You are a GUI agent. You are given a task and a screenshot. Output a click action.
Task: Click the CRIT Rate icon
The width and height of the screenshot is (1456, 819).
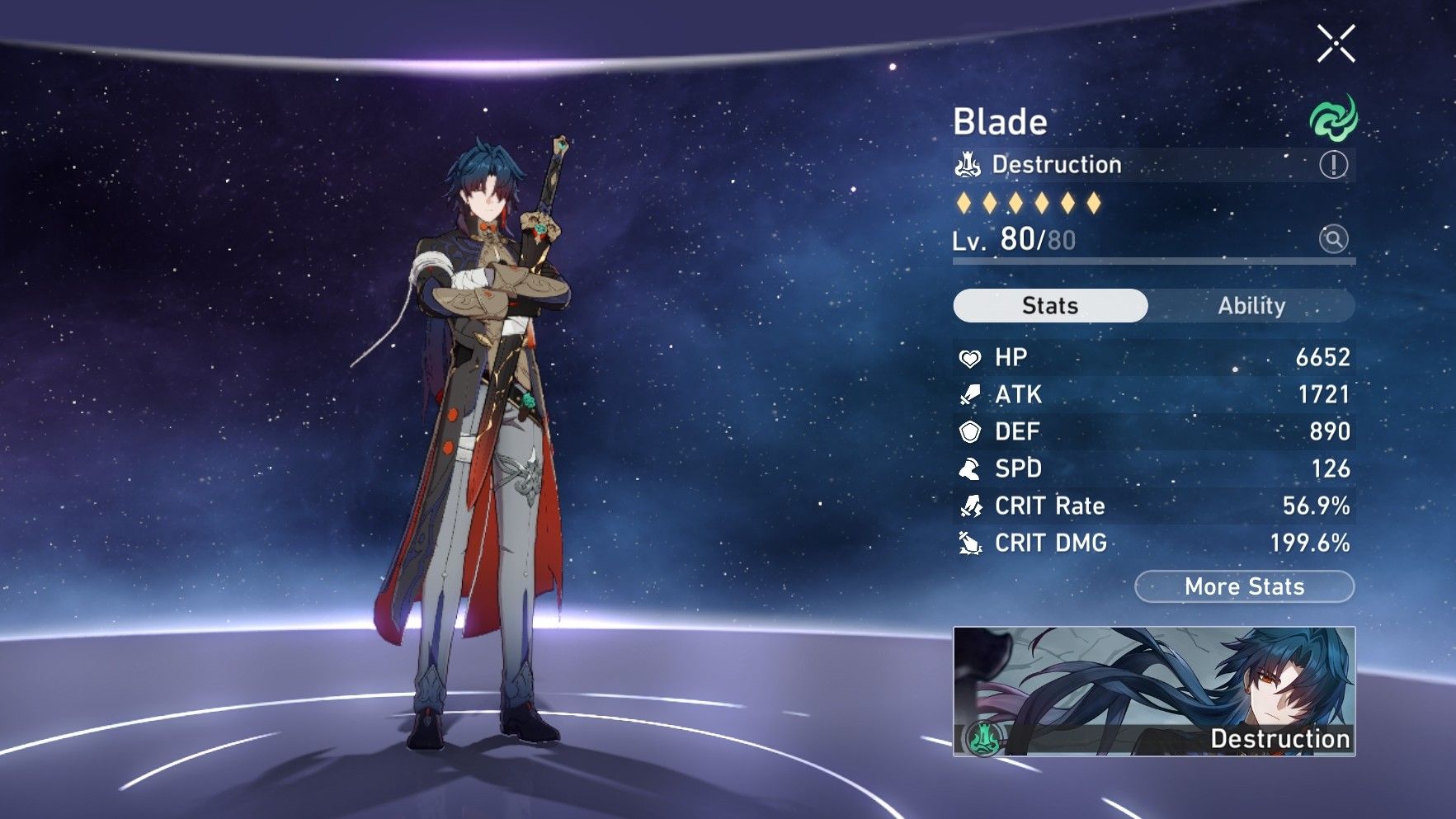pos(969,506)
